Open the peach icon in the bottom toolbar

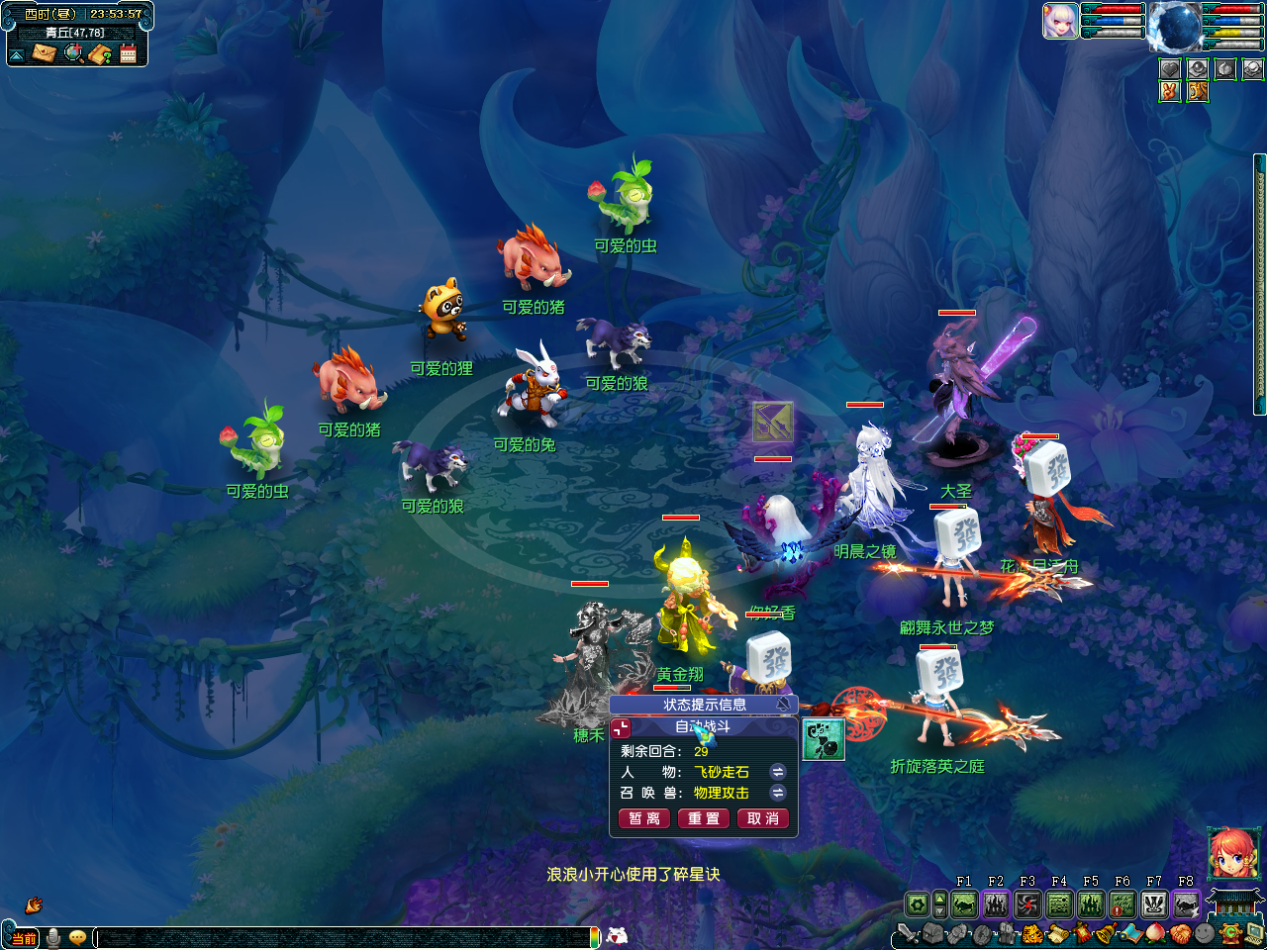click(x=1157, y=937)
